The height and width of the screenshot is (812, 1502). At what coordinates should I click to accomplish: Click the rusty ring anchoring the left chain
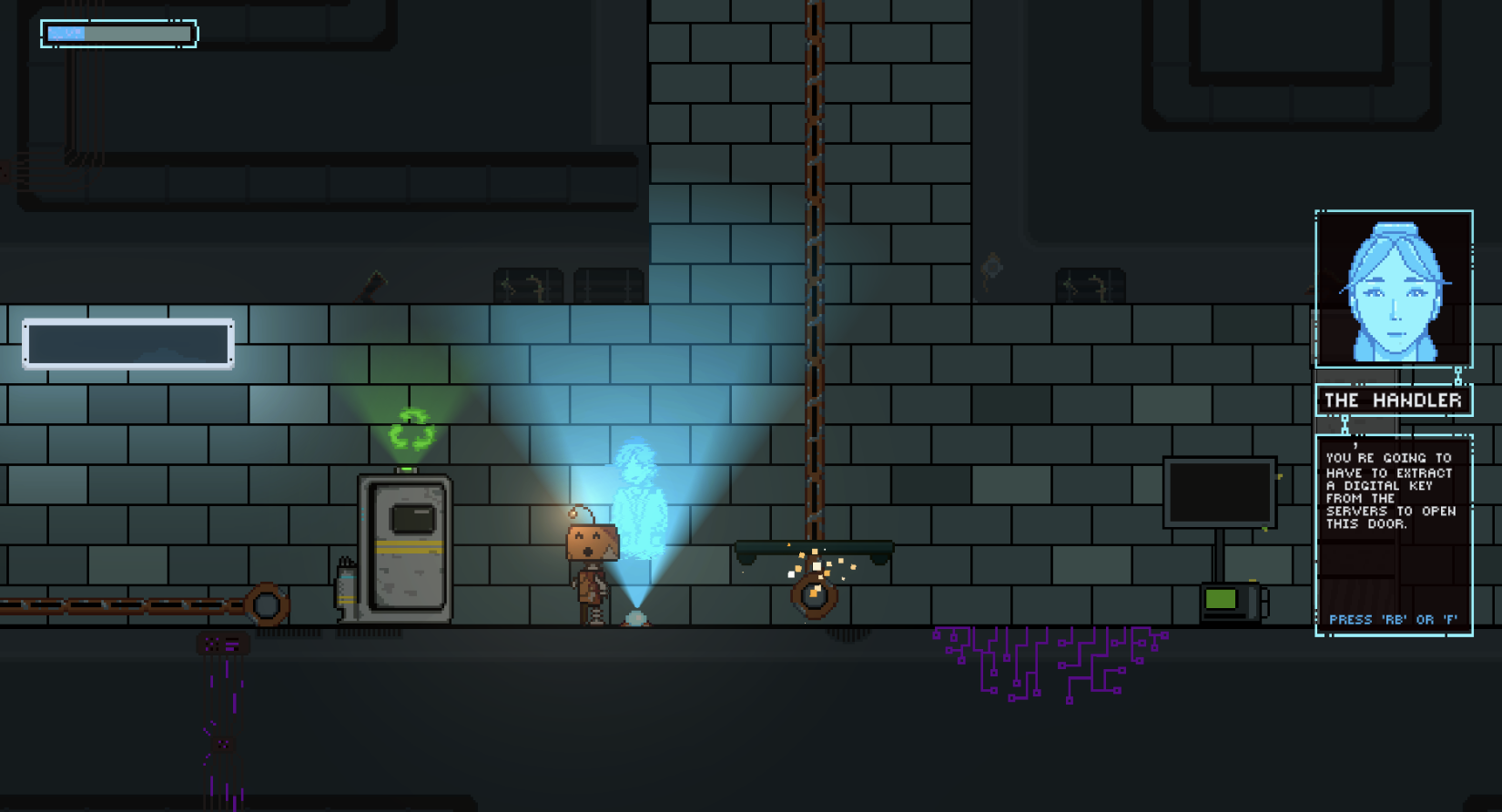pyautogui.click(x=269, y=603)
